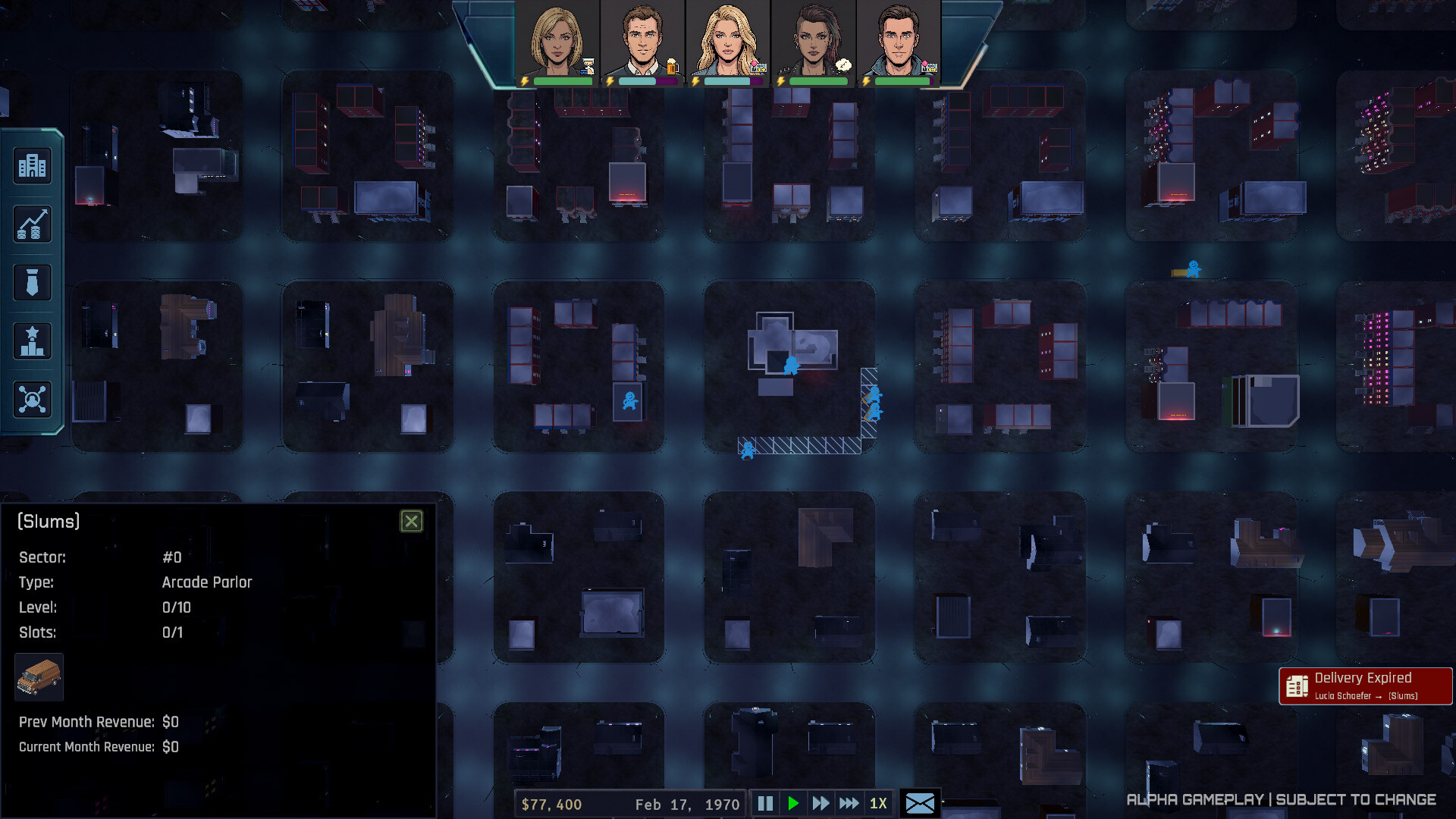This screenshot has width=1456, height=819.
Task: Pause the game simulation
Action: pyautogui.click(x=765, y=803)
